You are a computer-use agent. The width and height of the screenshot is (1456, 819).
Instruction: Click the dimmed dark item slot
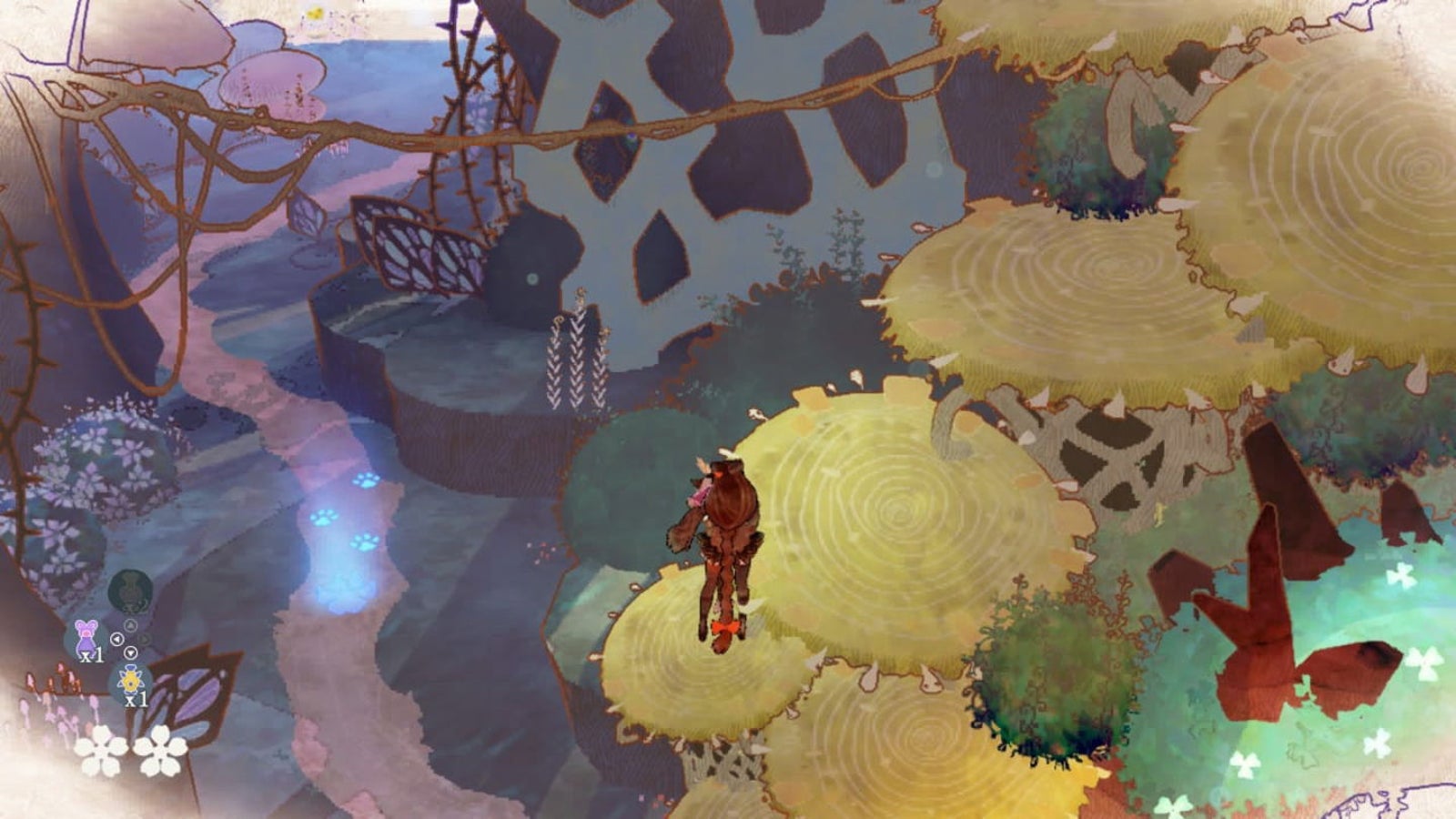pos(129,590)
